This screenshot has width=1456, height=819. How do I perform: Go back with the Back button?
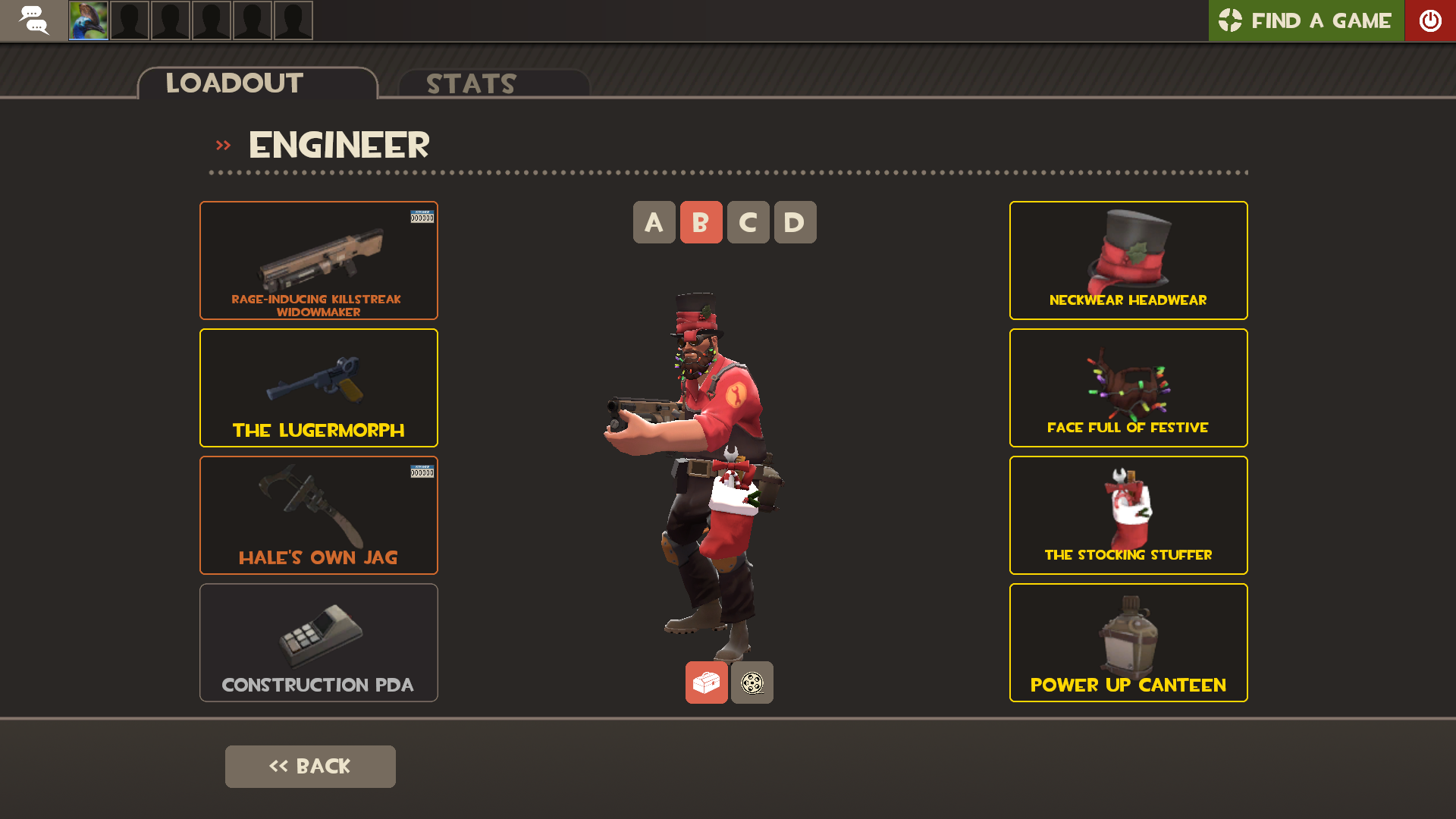click(x=310, y=766)
